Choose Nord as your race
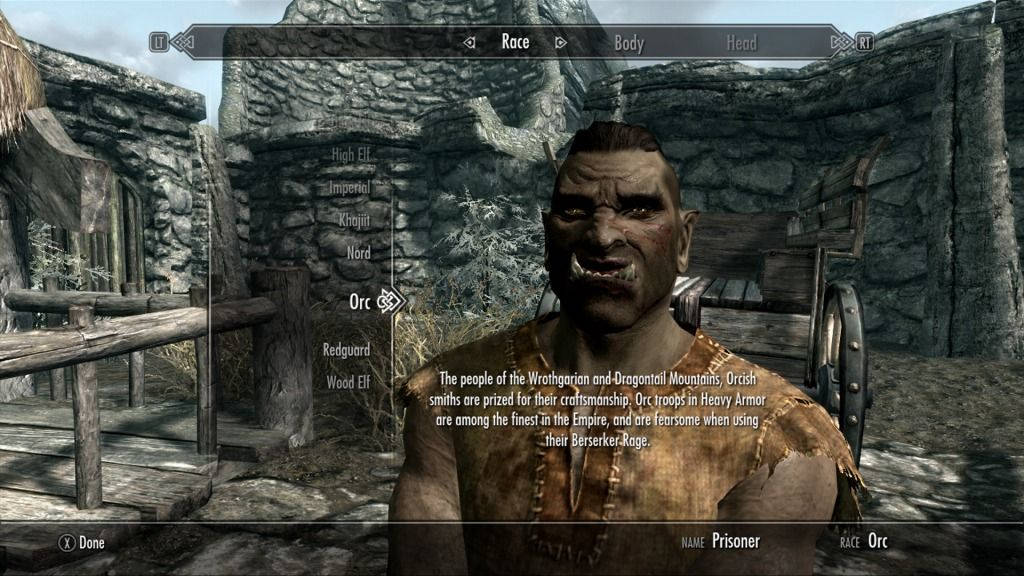 coord(358,253)
